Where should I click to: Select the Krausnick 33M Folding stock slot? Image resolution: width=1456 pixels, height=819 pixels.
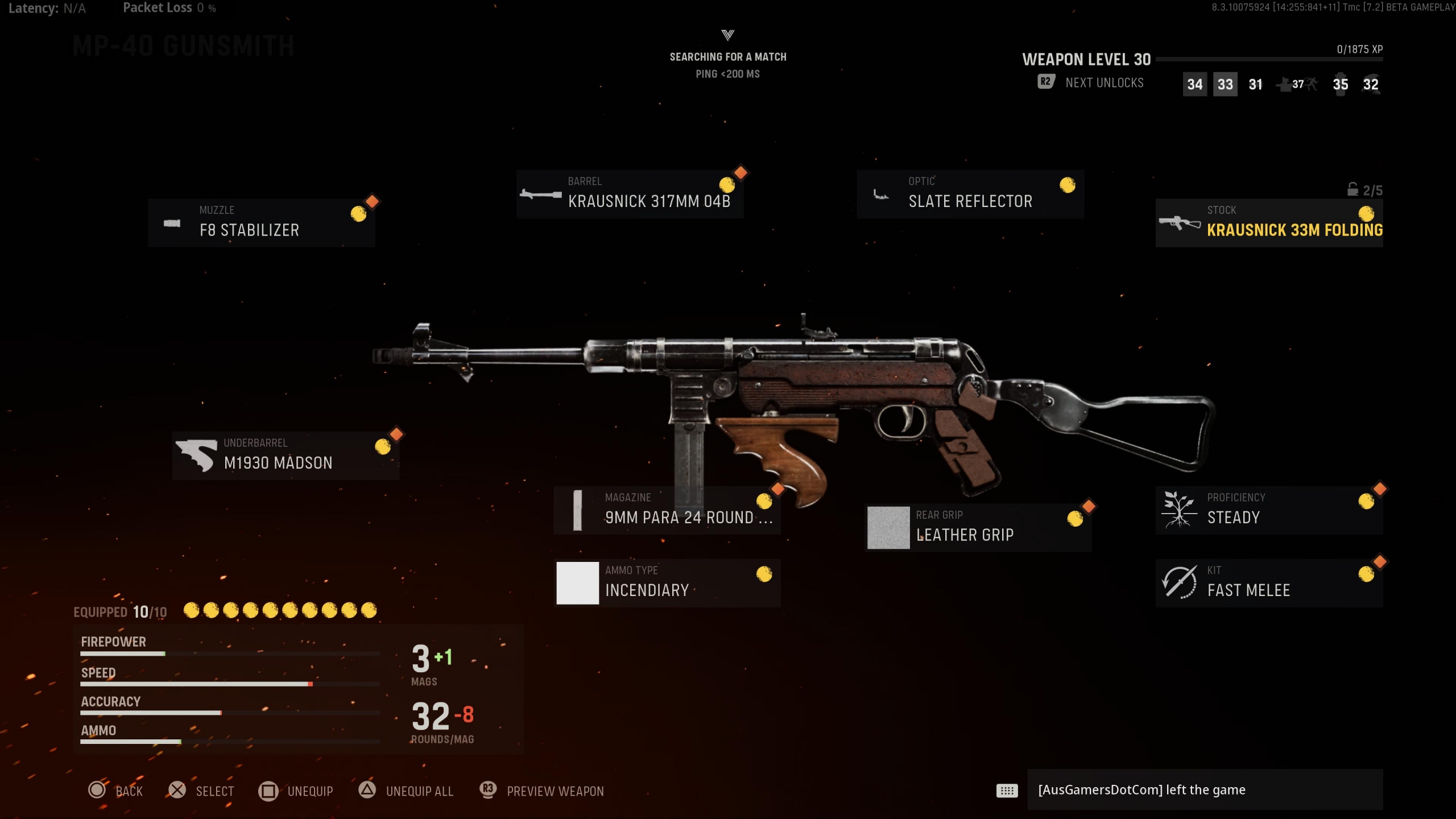1269,223
